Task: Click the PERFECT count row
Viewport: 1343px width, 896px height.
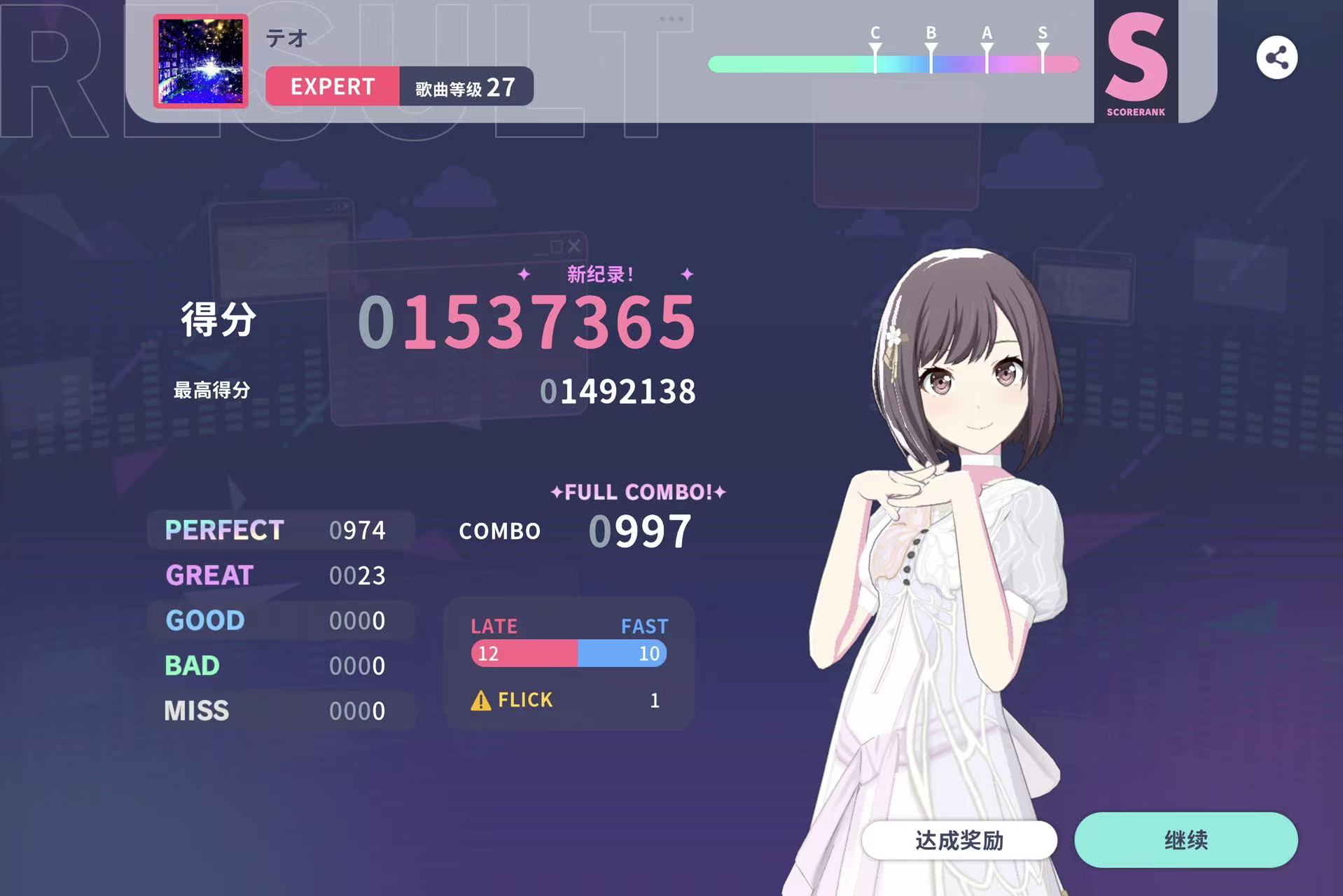Action: (275, 530)
